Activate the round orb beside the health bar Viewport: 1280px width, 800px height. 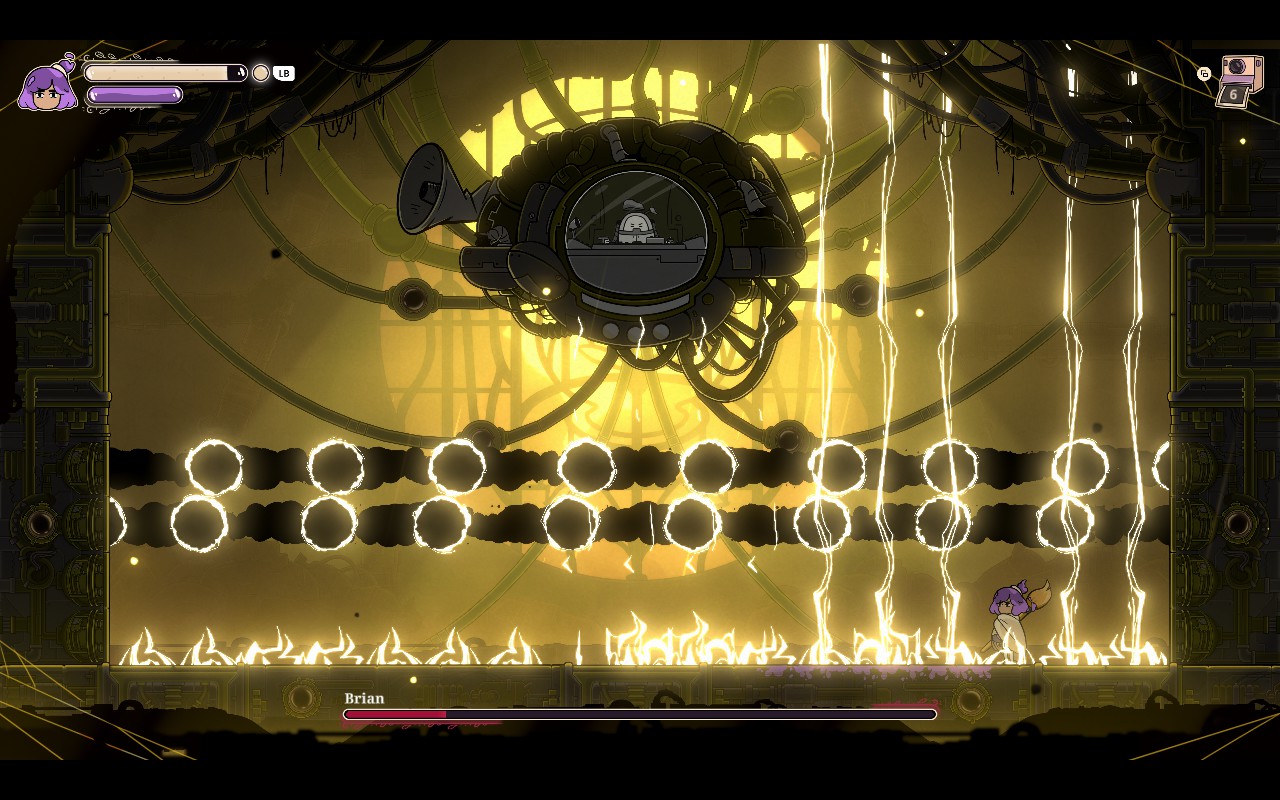tap(261, 73)
